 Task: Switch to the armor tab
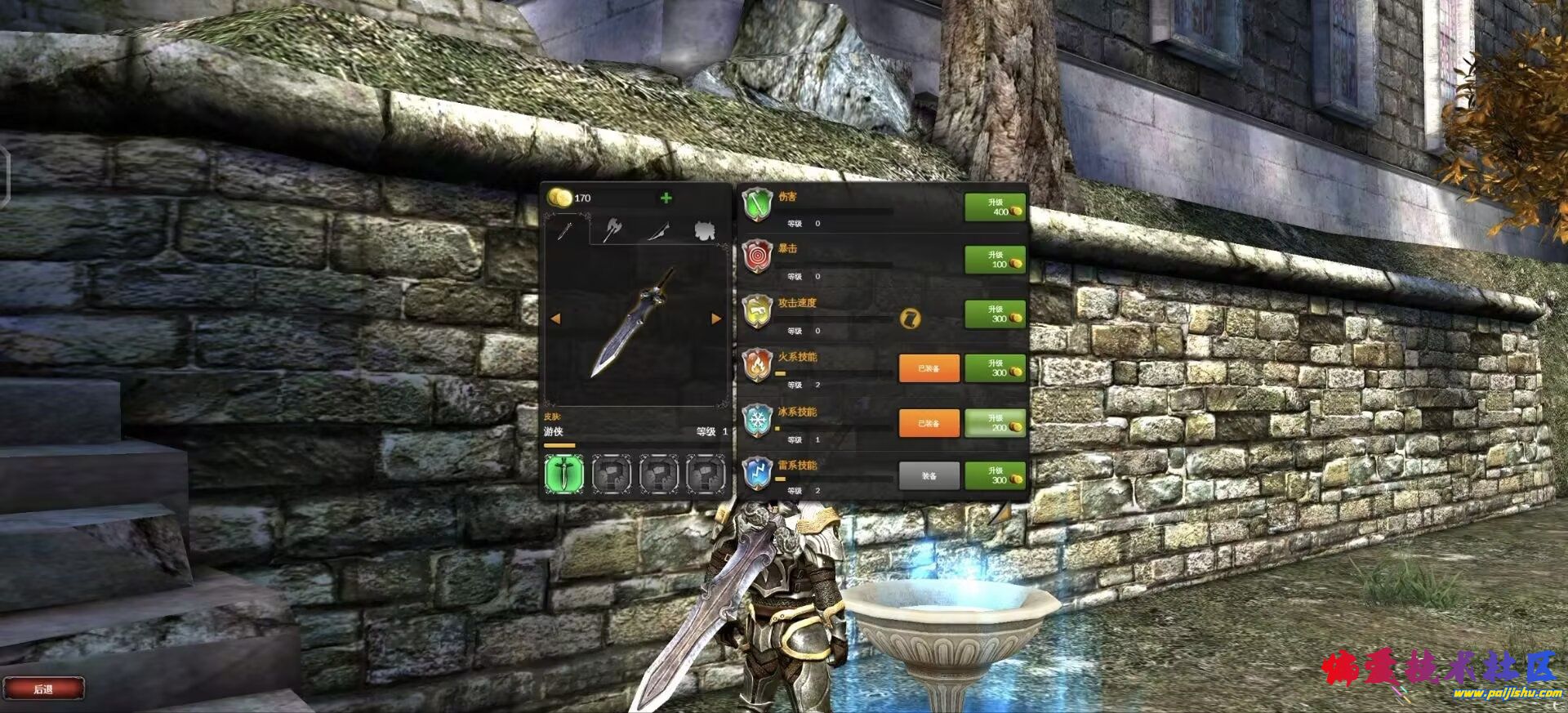(x=704, y=231)
